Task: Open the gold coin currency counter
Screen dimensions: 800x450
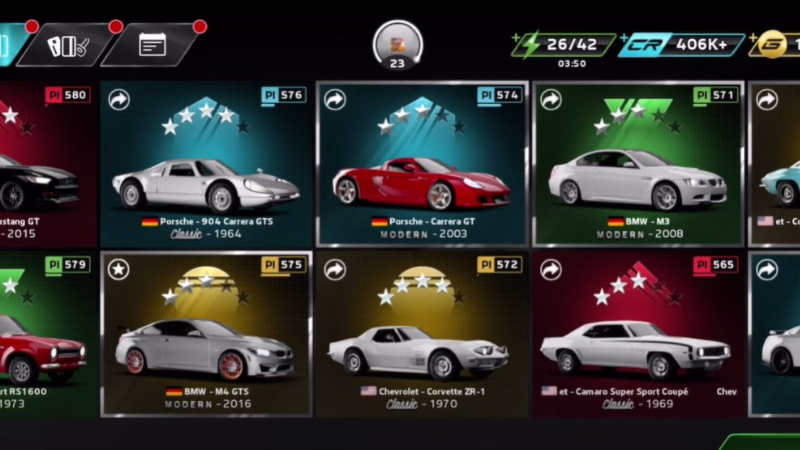Action: click(776, 44)
